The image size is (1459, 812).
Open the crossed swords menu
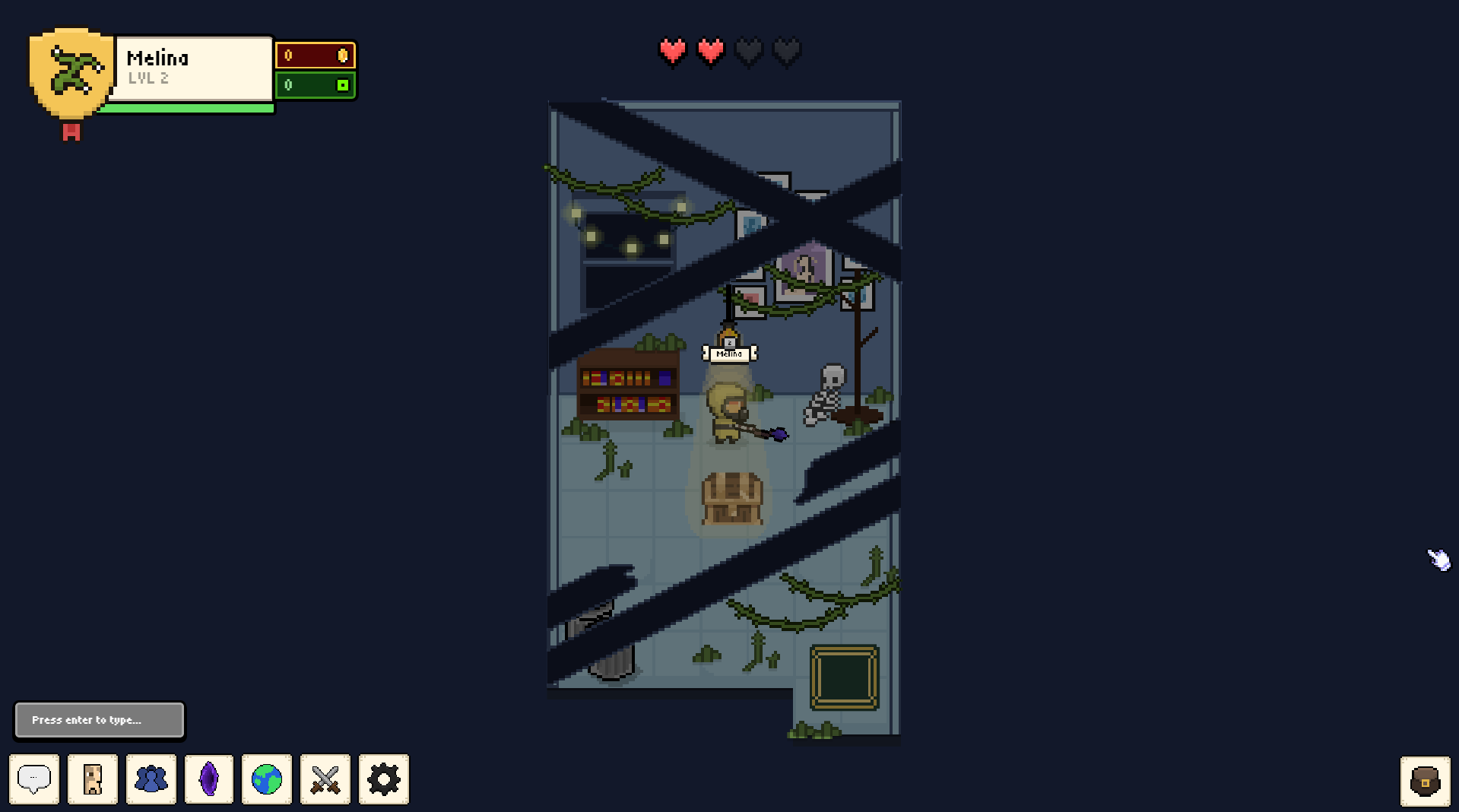[325, 779]
